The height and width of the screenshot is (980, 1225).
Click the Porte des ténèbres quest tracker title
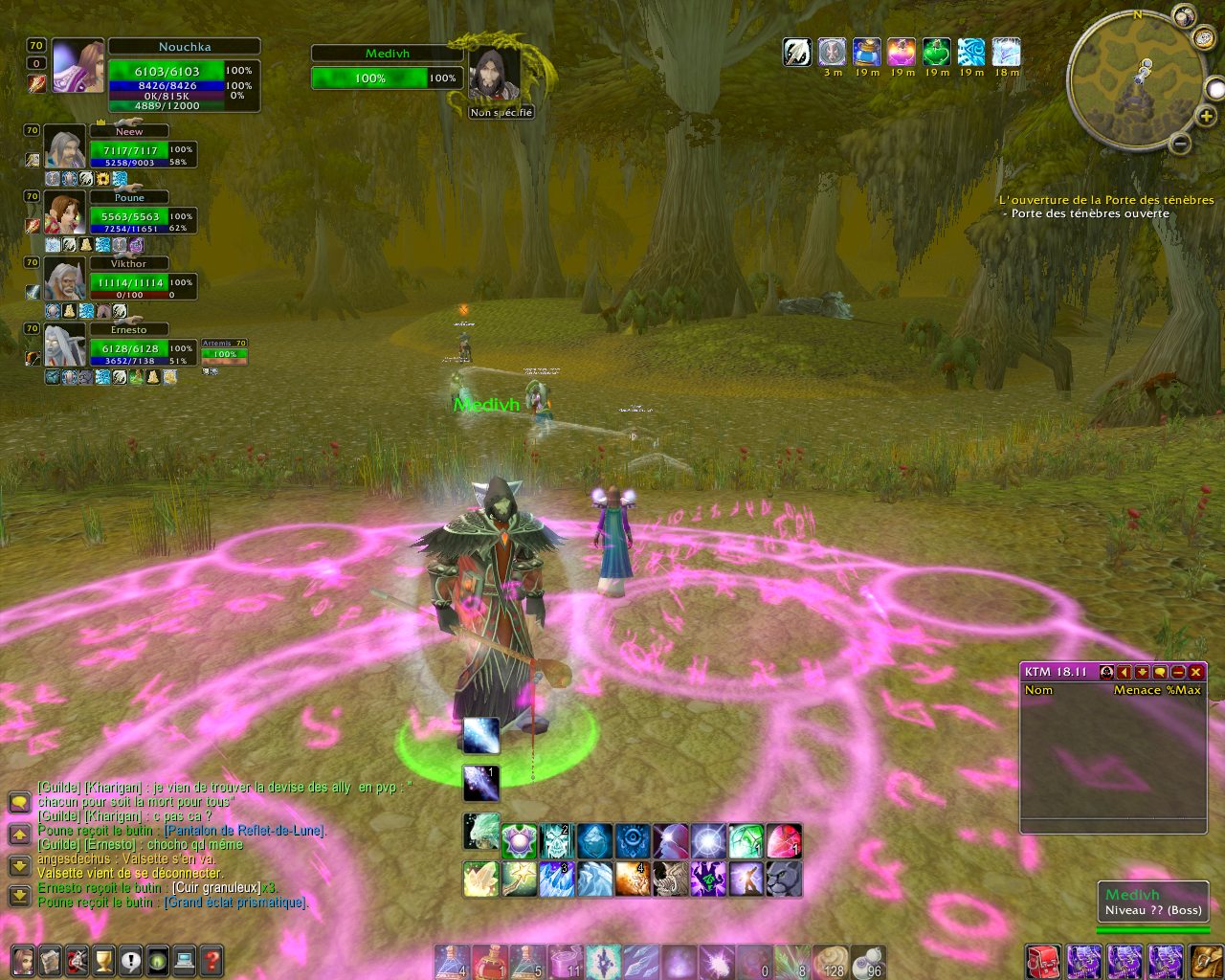(1106, 200)
